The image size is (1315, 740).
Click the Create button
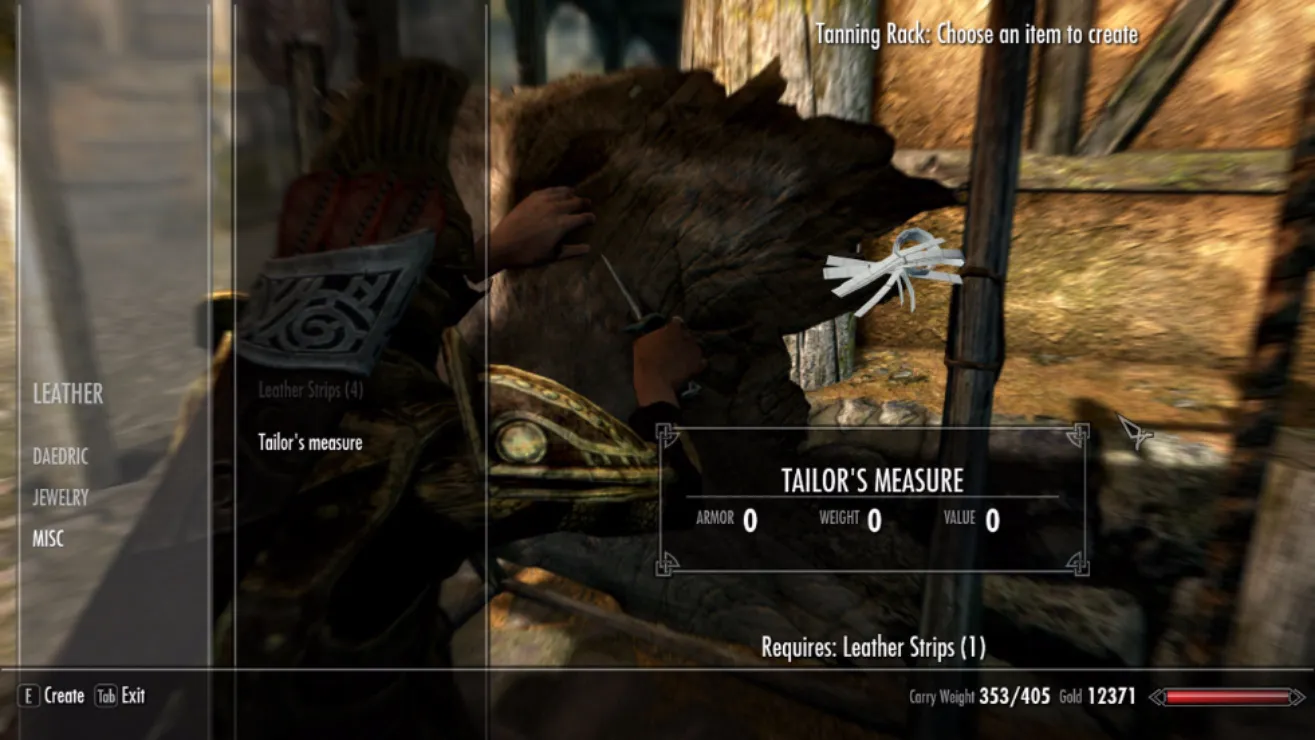52,696
